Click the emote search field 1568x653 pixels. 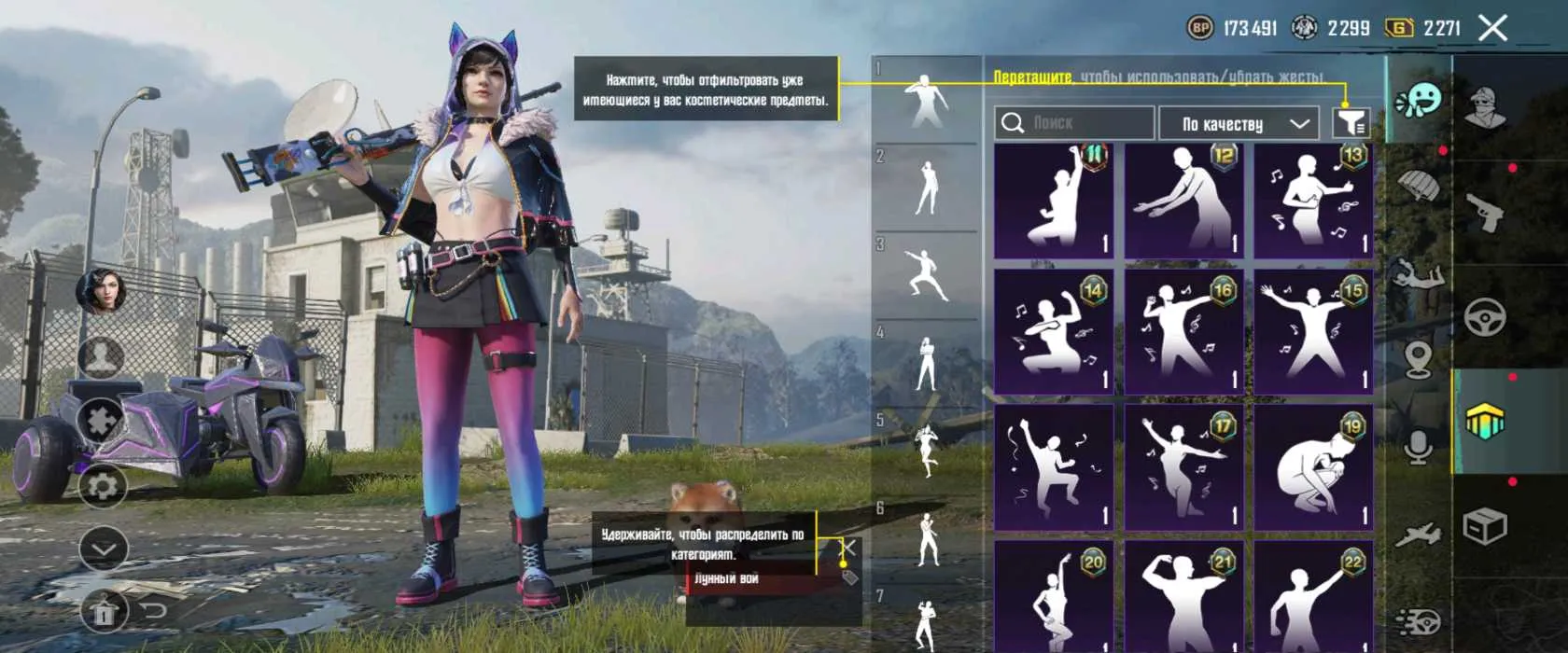tap(1075, 123)
